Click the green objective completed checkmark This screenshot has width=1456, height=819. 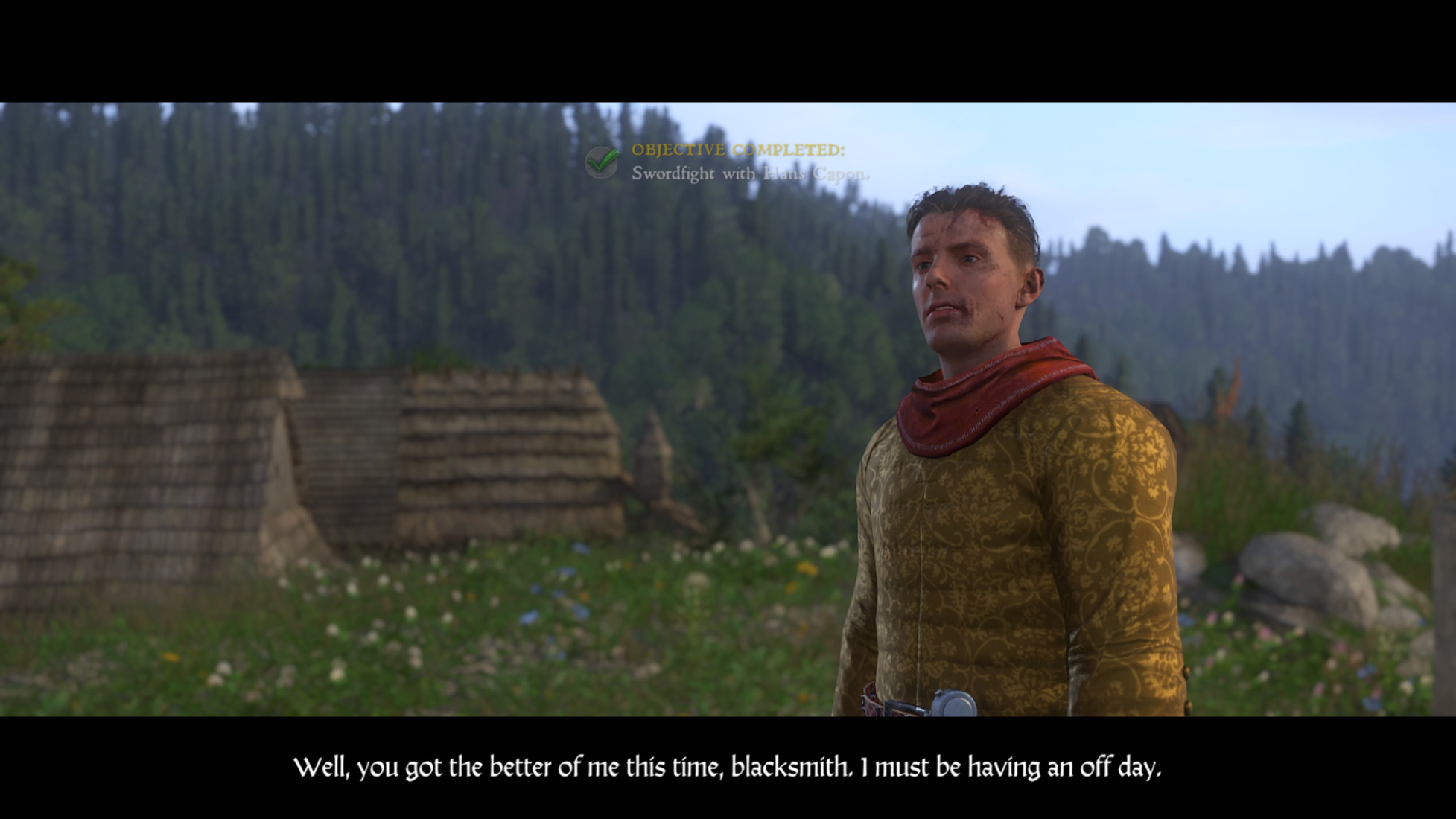point(601,162)
